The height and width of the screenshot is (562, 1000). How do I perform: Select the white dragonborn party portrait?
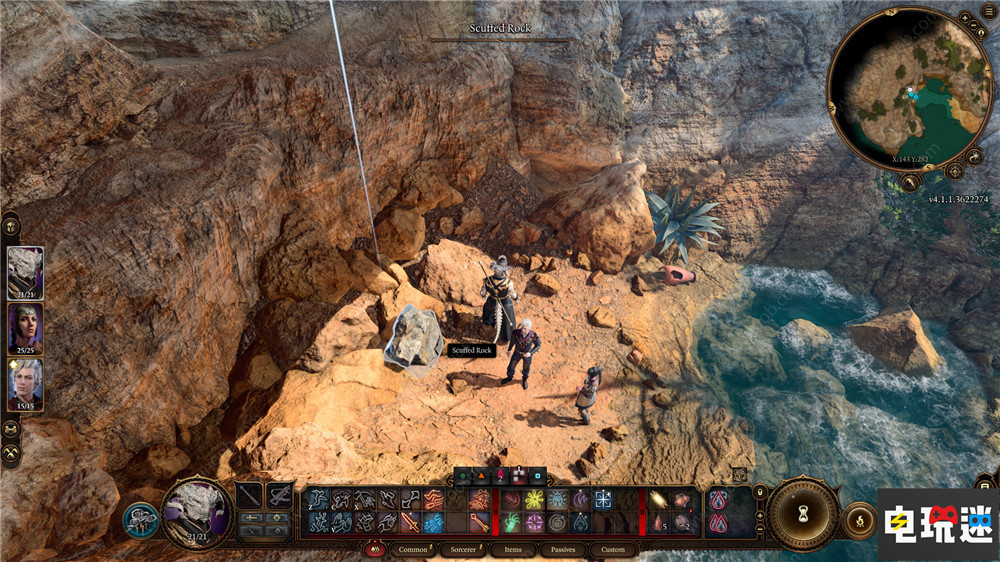pos(25,272)
